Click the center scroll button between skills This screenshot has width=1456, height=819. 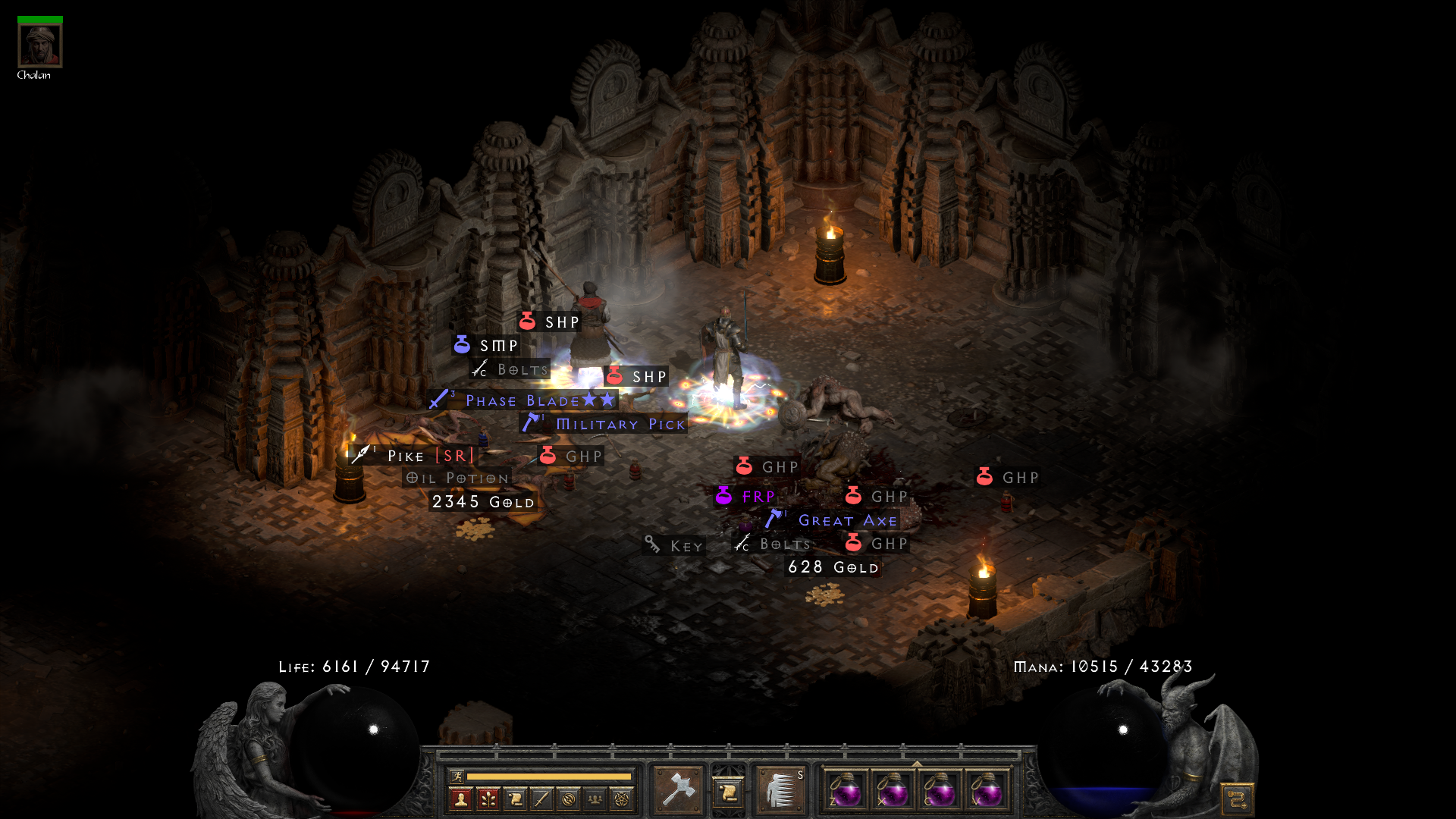coord(728,792)
